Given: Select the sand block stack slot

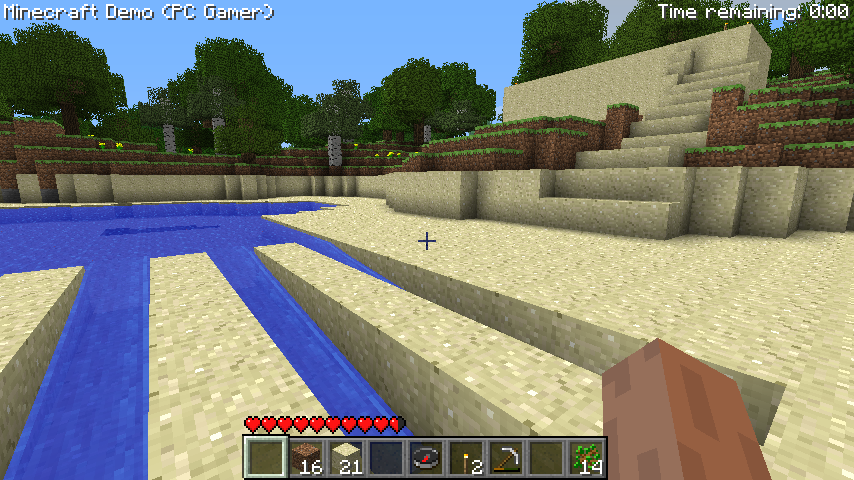Looking at the screenshot, I should (345, 459).
